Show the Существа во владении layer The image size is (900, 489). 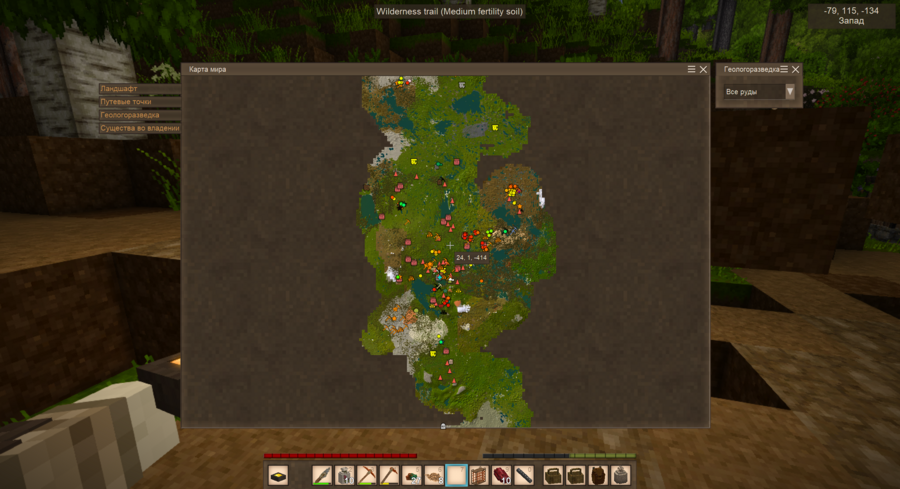click(139, 128)
